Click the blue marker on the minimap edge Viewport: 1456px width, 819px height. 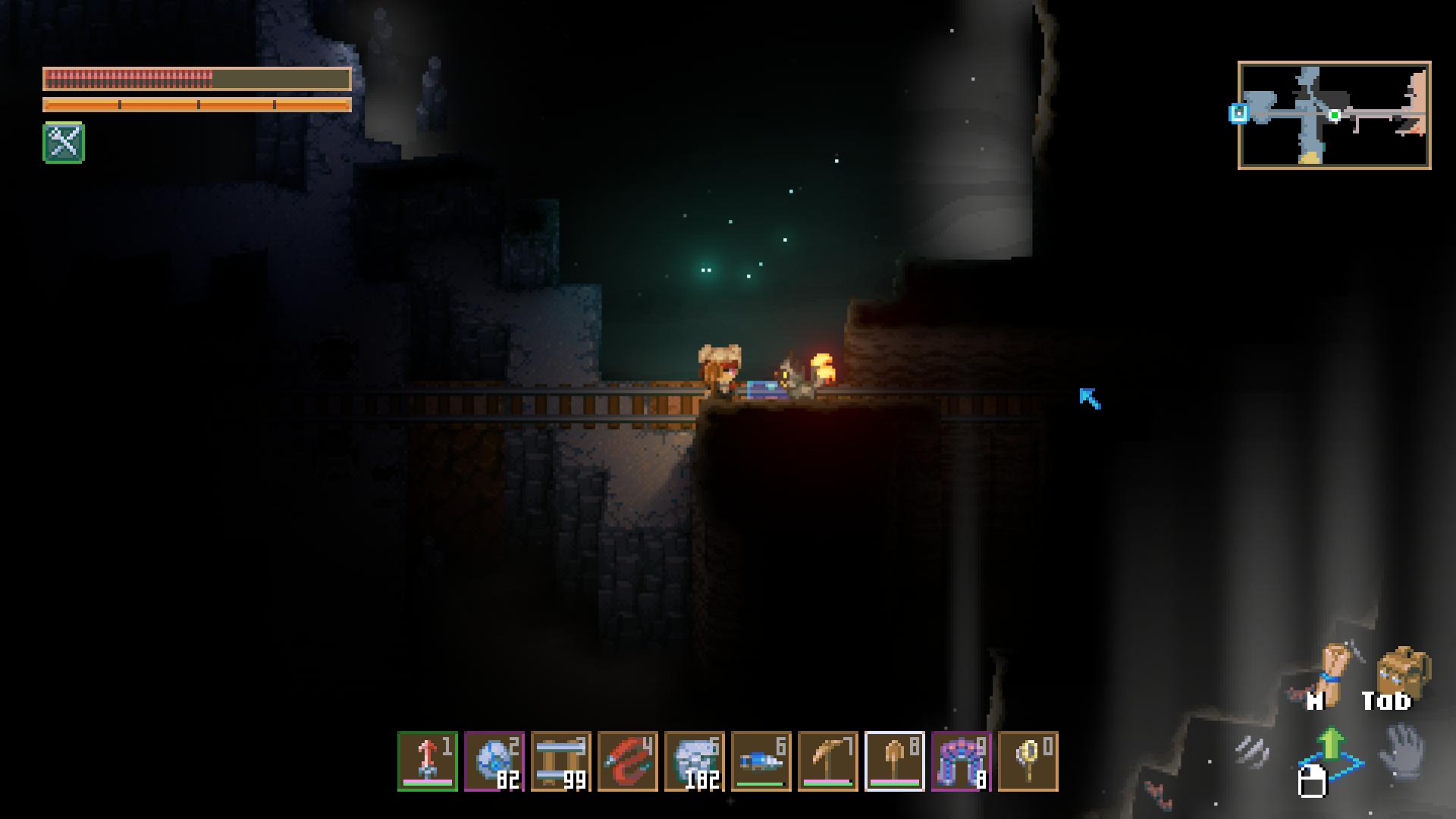click(1238, 114)
